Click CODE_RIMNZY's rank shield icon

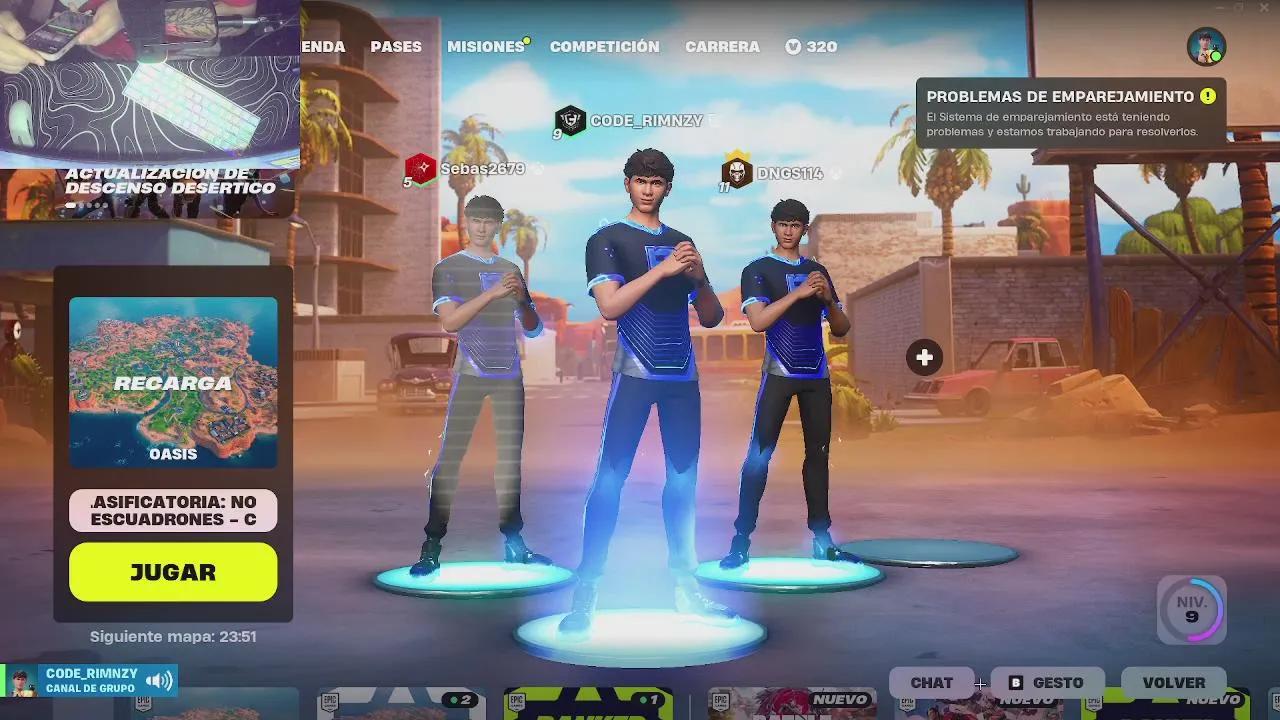coord(569,120)
